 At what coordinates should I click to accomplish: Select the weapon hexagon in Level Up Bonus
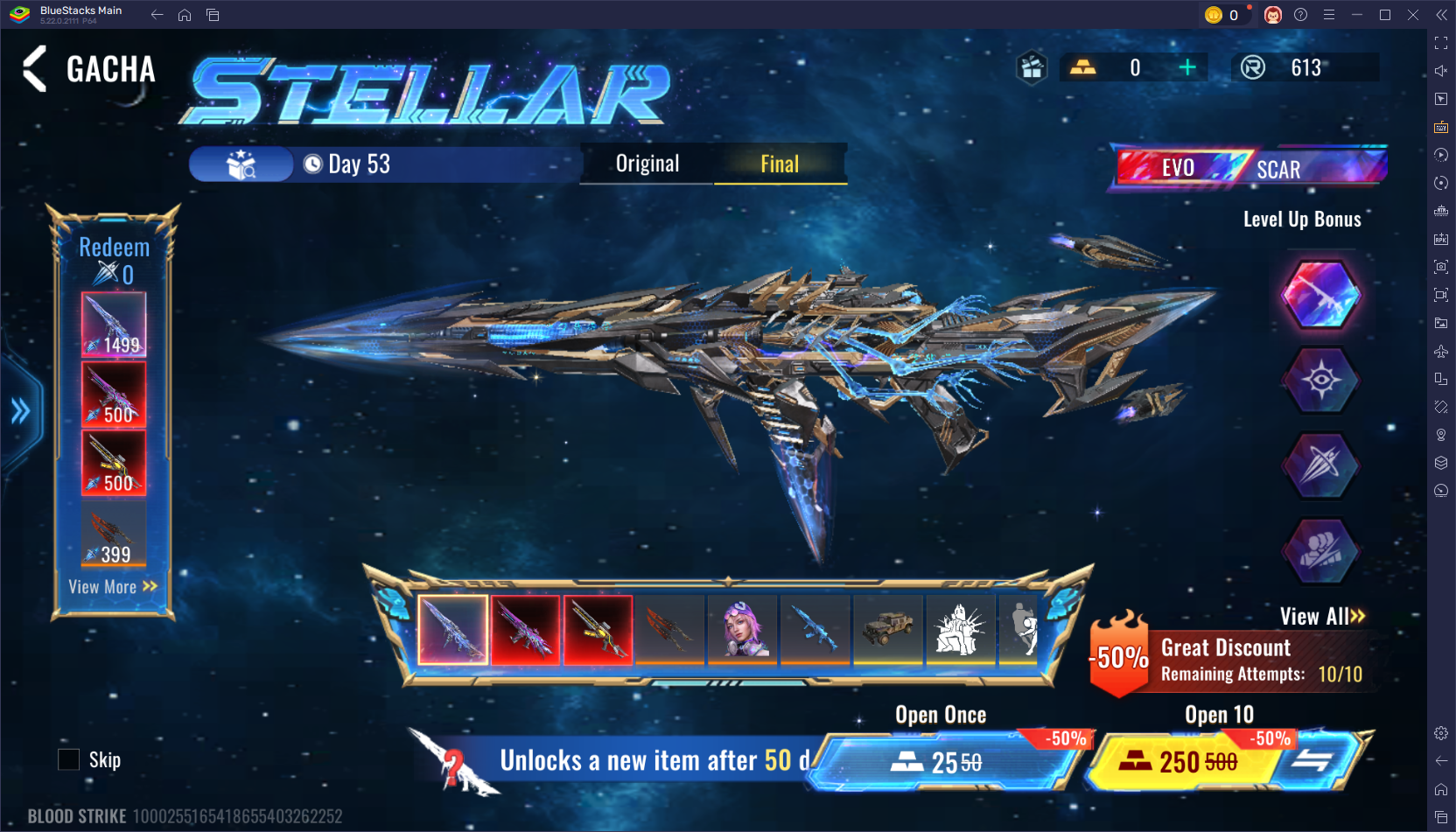tap(1321, 296)
